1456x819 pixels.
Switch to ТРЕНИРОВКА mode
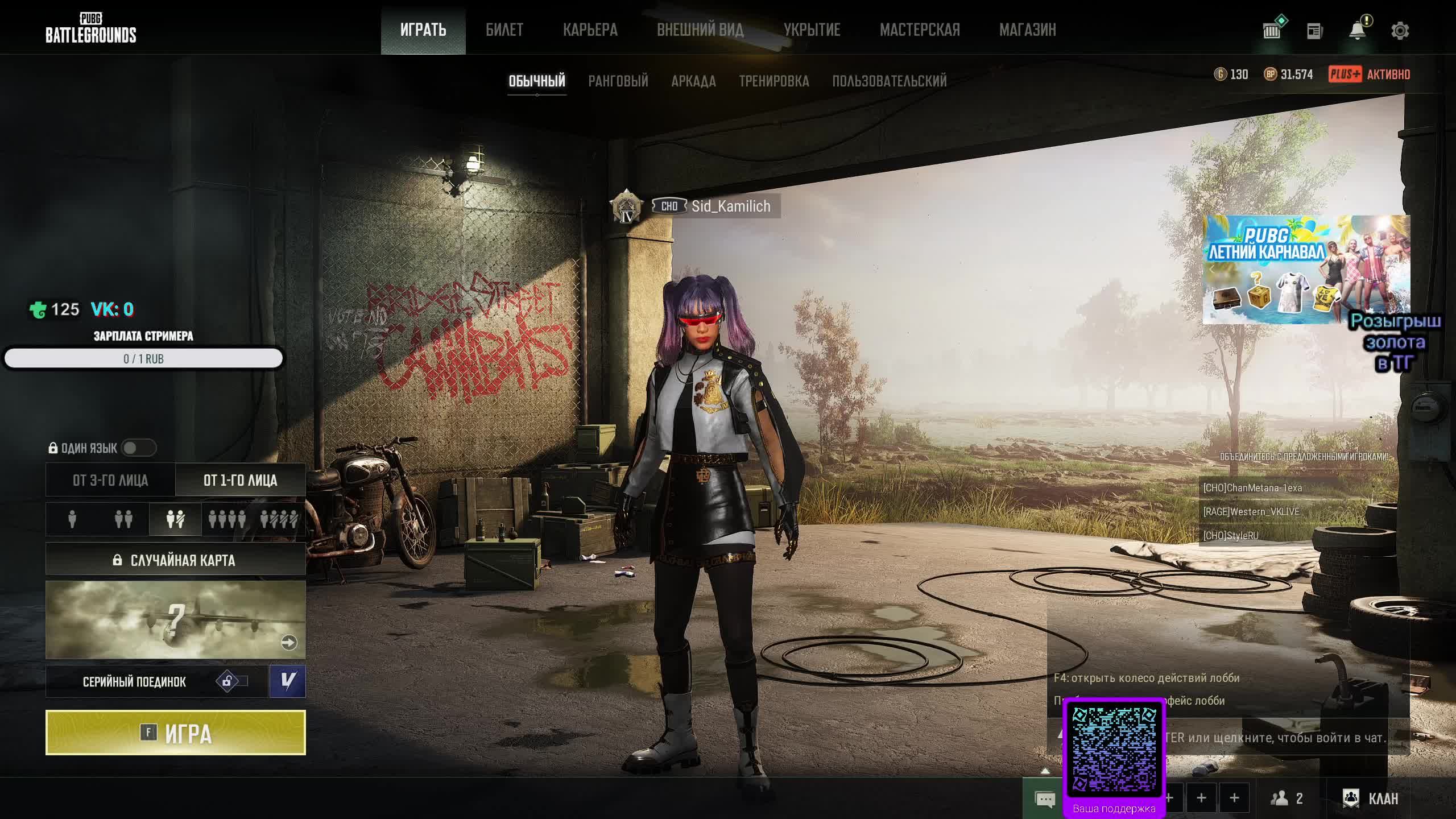pyautogui.click(x=773, y=81)
